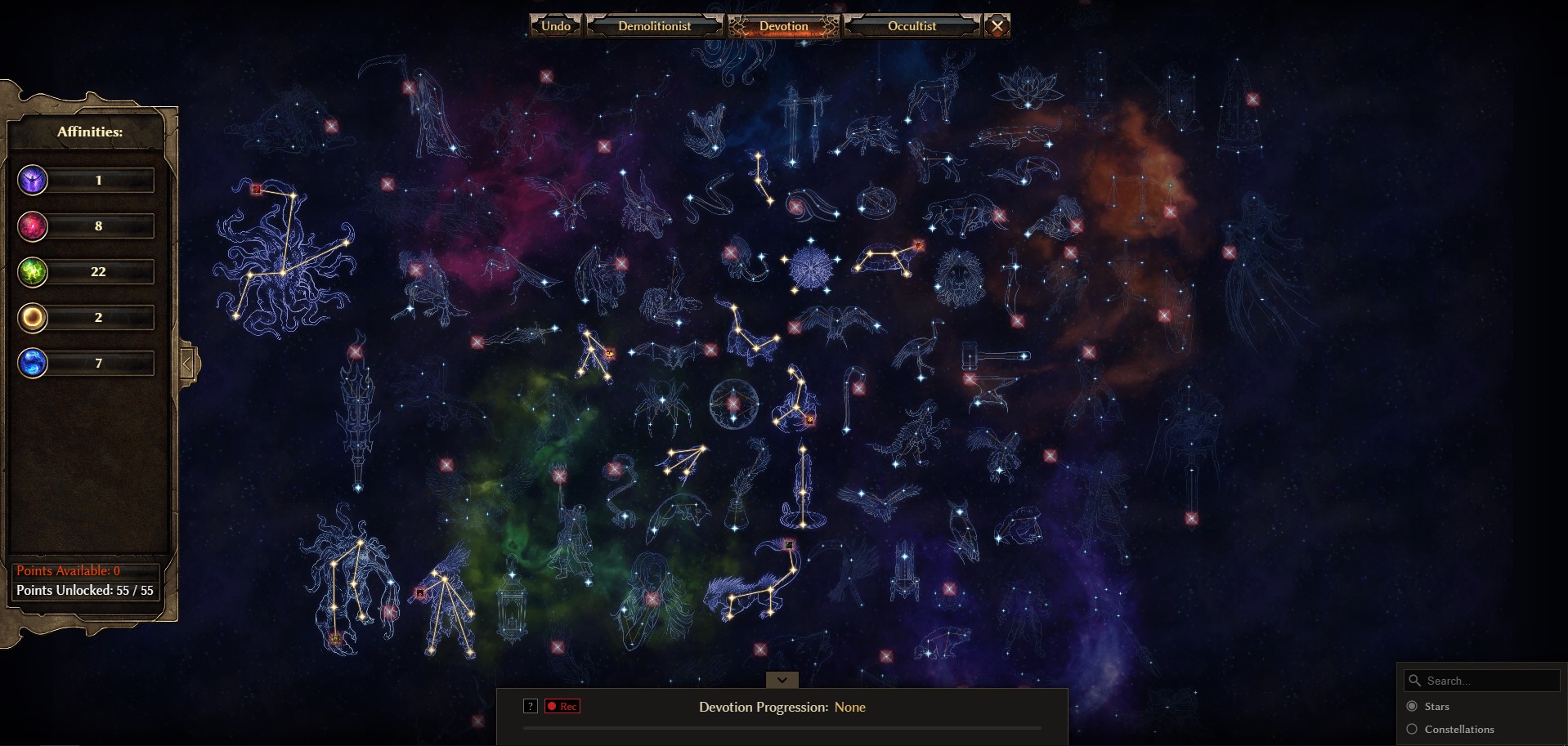1568x746 pixels.
Task: Open the Occultist mastery tab
Action: pos(912,26)
